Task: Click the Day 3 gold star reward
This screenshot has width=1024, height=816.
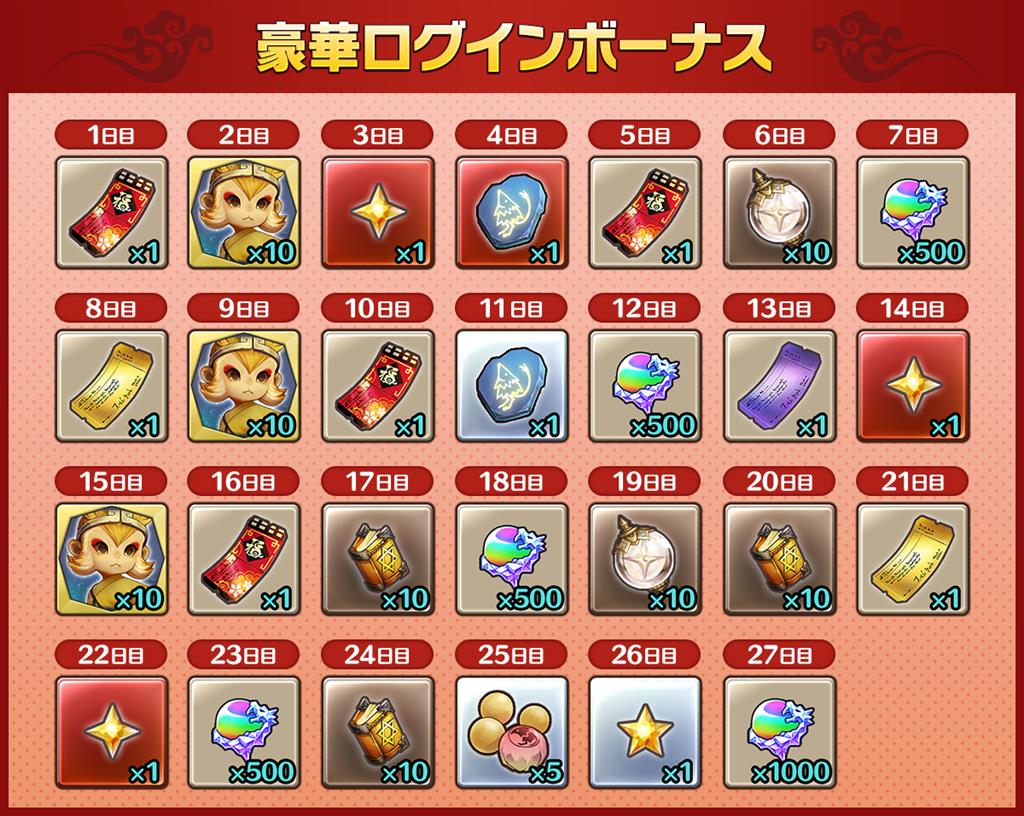Action: point(378,212)
